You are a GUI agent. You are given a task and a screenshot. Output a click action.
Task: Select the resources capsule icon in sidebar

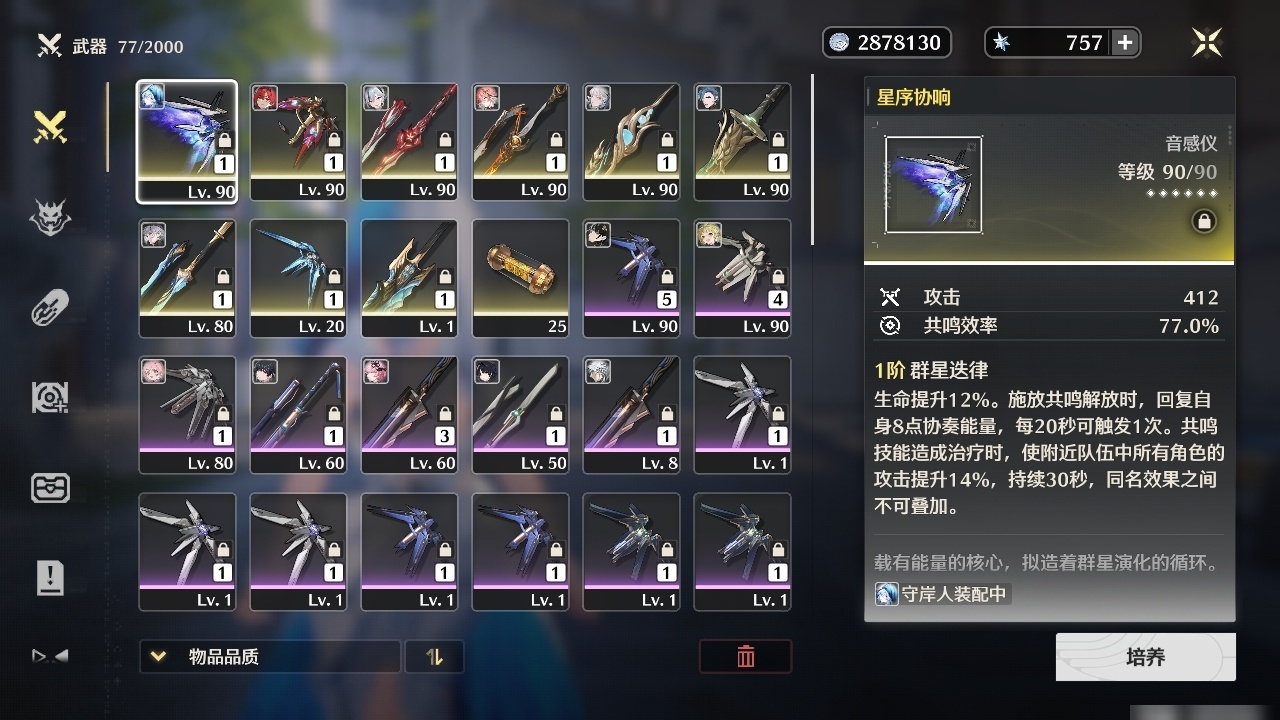click(x=50, y=307)
